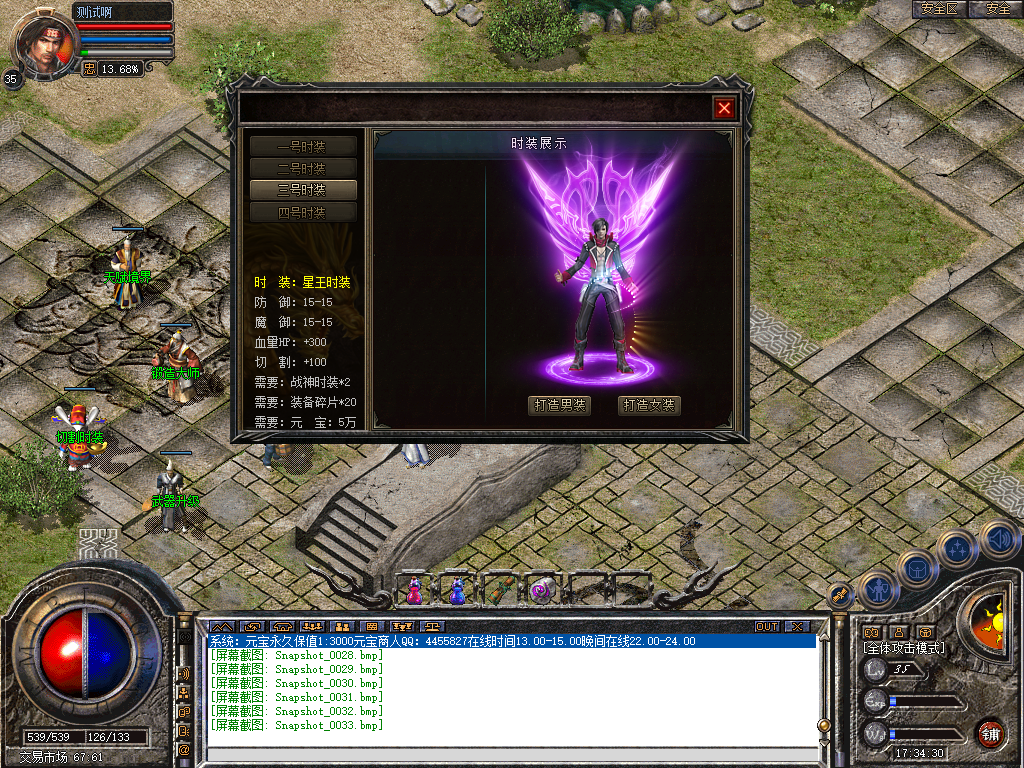Open the 四号时装 tab
Screen dimensions: 1024x768
coord(302,212)
